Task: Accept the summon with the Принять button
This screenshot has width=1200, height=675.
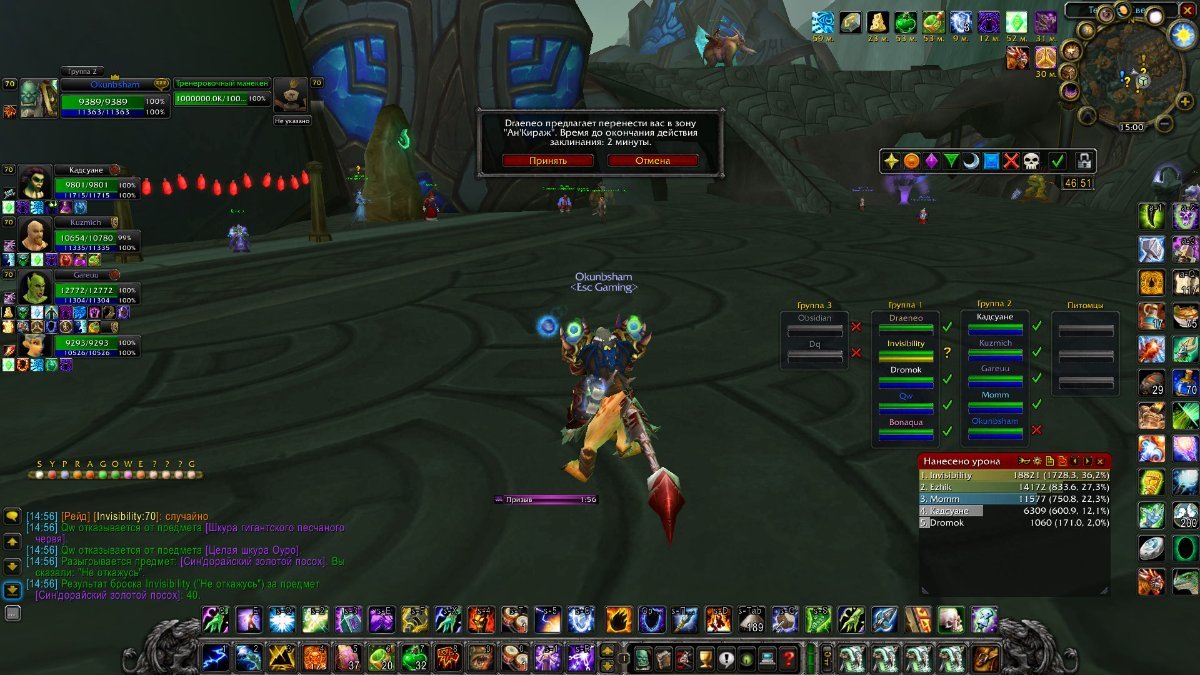Action: pyautogui.click(x=547, y=160)
